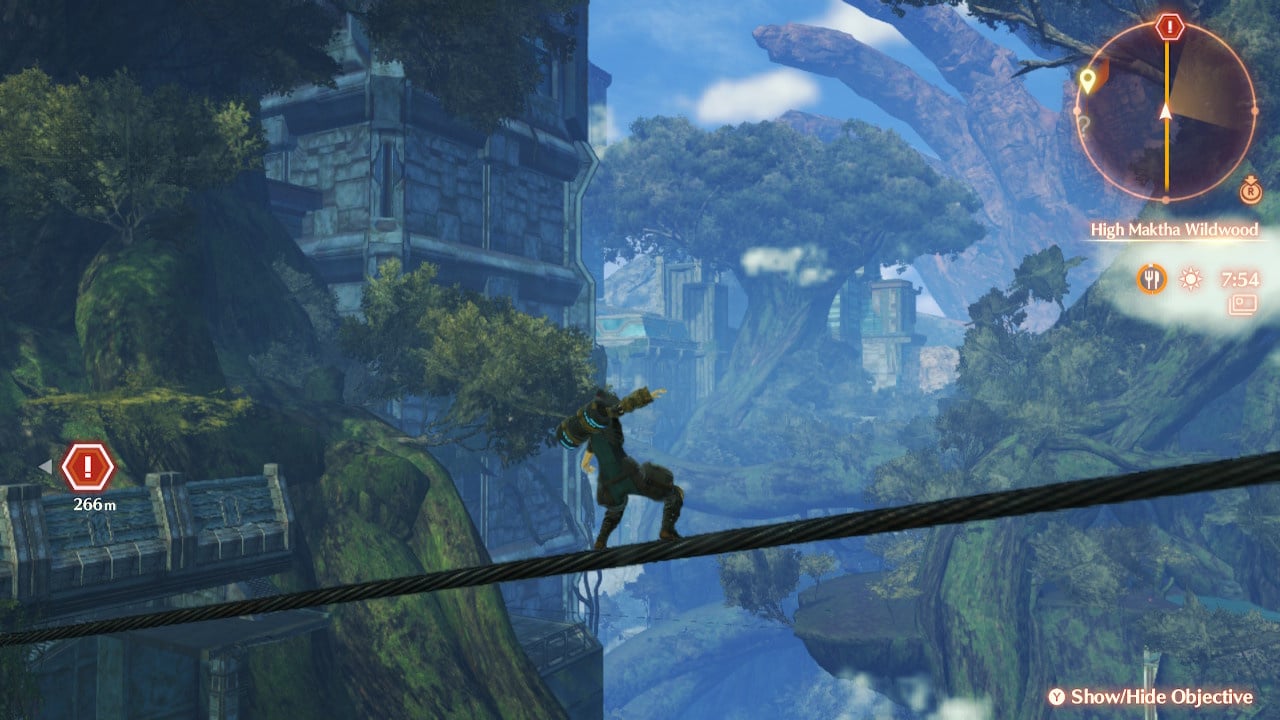
Task: Select the red objective marker showing 266m
Action: click(88, 466)
